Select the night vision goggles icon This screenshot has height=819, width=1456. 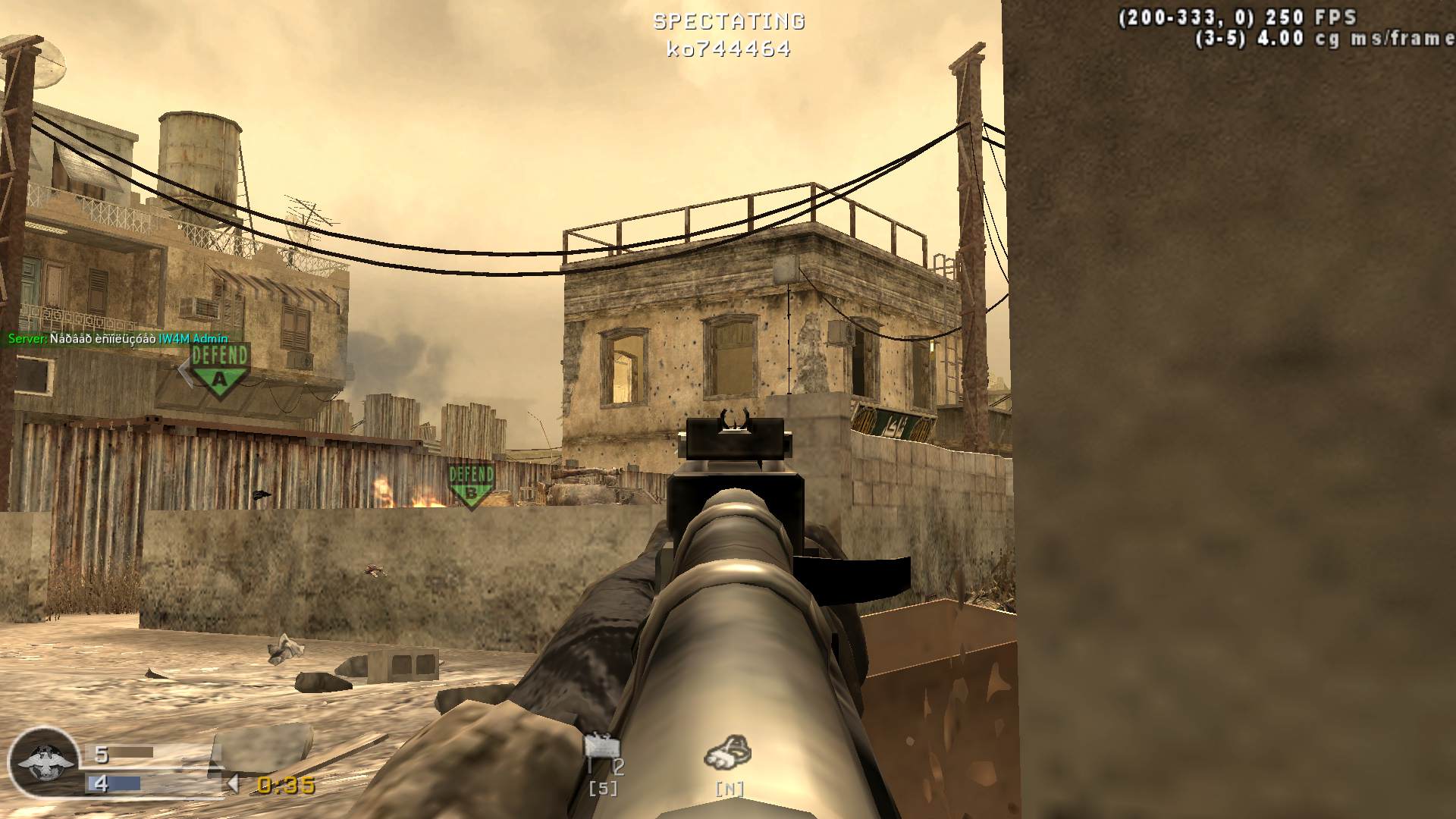click(x=728, y=752)
